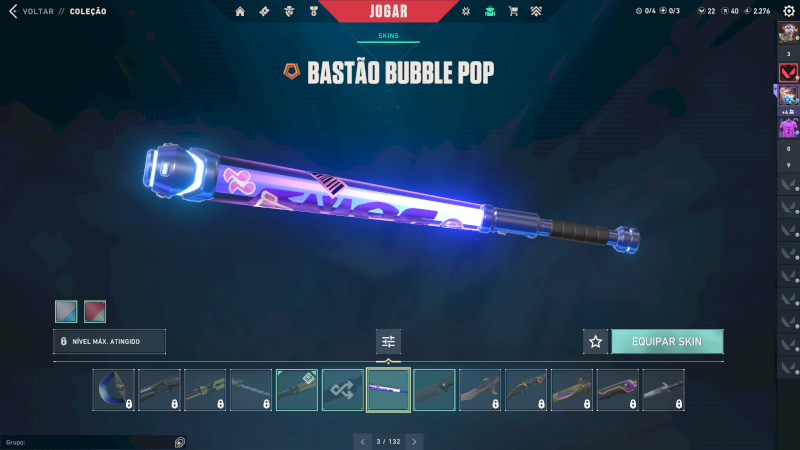This screenshot has height=450, width=800.
Task: Mark the skin as favorite with the star
Action: [x=596, y=342]
